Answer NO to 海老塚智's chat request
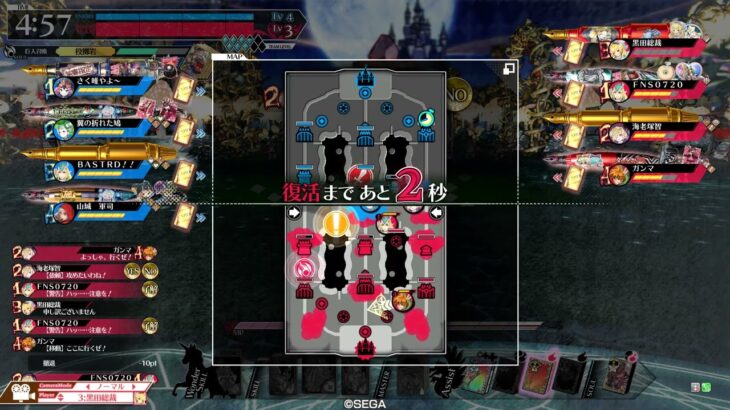 [148, 270]
